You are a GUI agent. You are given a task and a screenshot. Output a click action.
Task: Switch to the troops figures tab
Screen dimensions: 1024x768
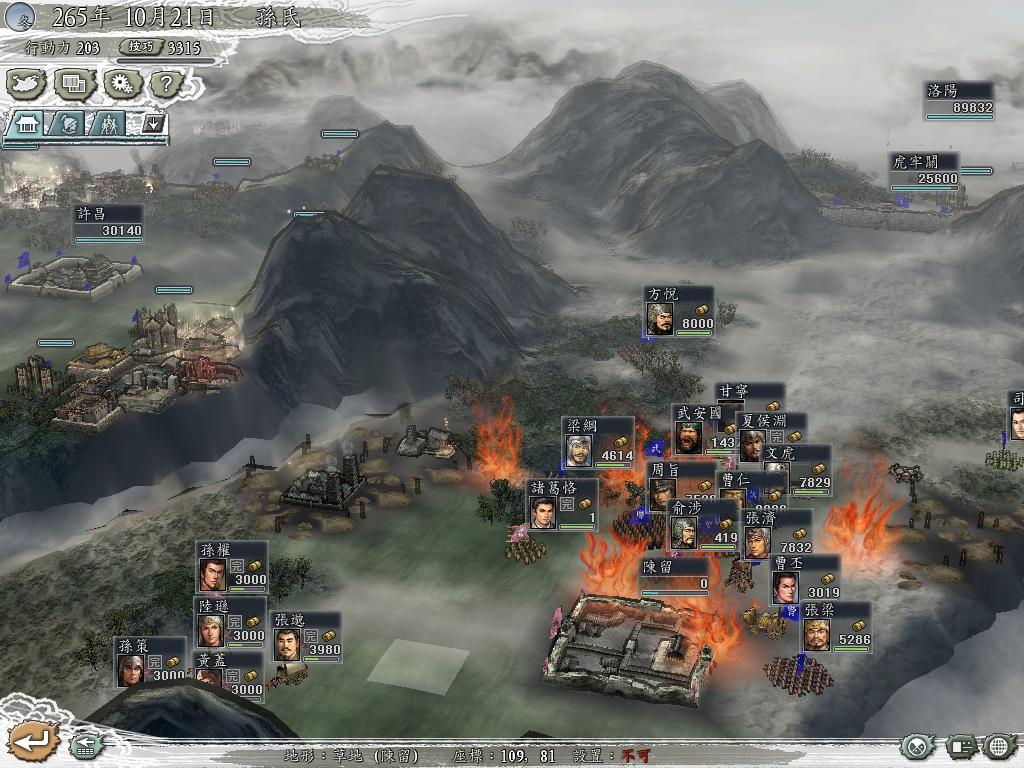107,124
